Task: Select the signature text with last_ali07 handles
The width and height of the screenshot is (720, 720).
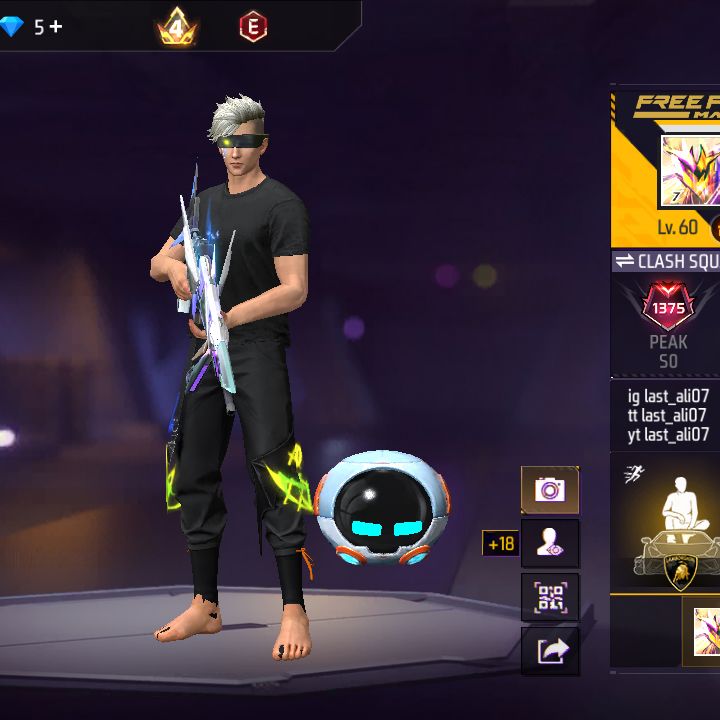Action: point(667,415)
